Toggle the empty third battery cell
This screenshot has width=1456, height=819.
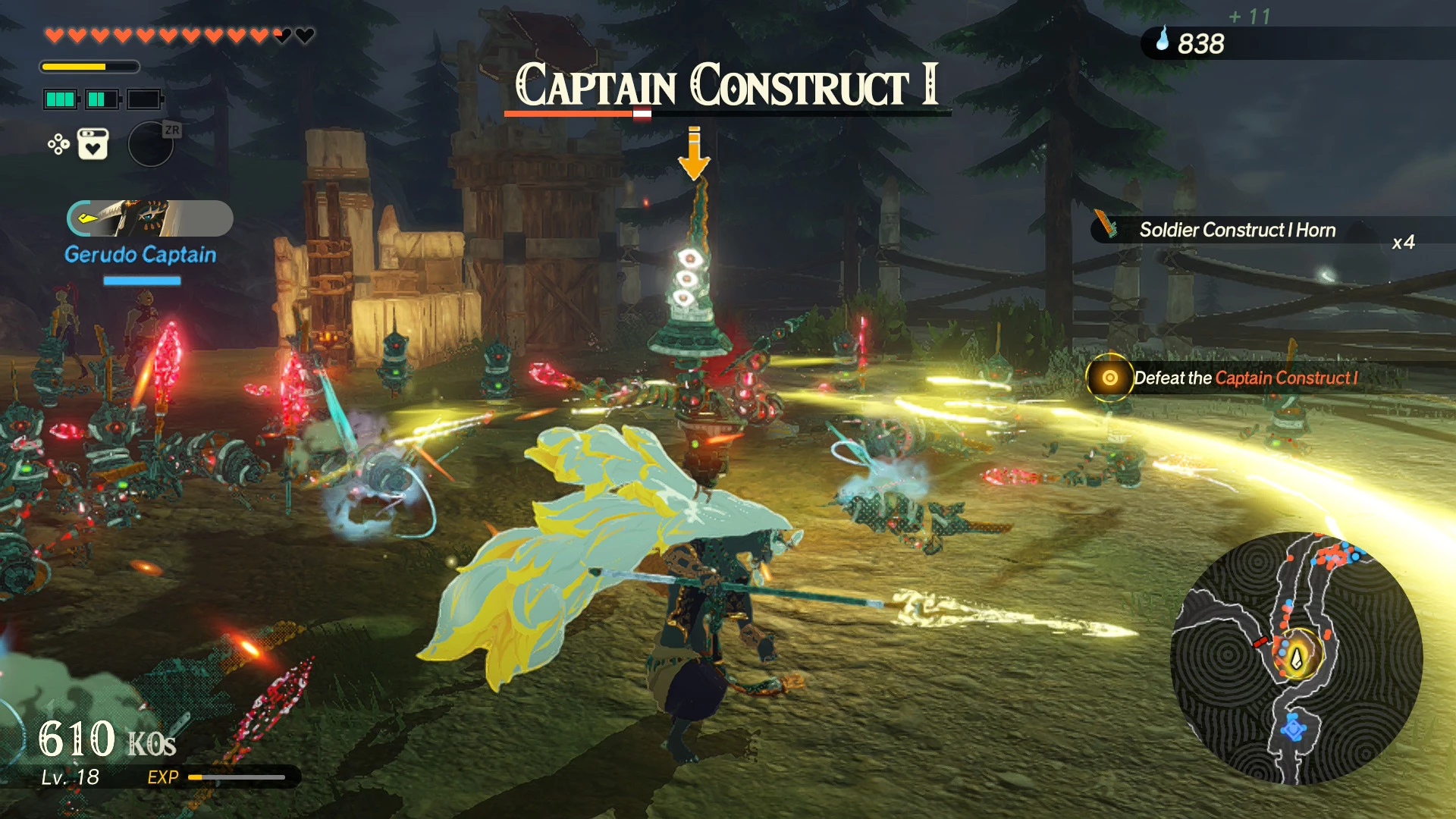coord(144,99)
